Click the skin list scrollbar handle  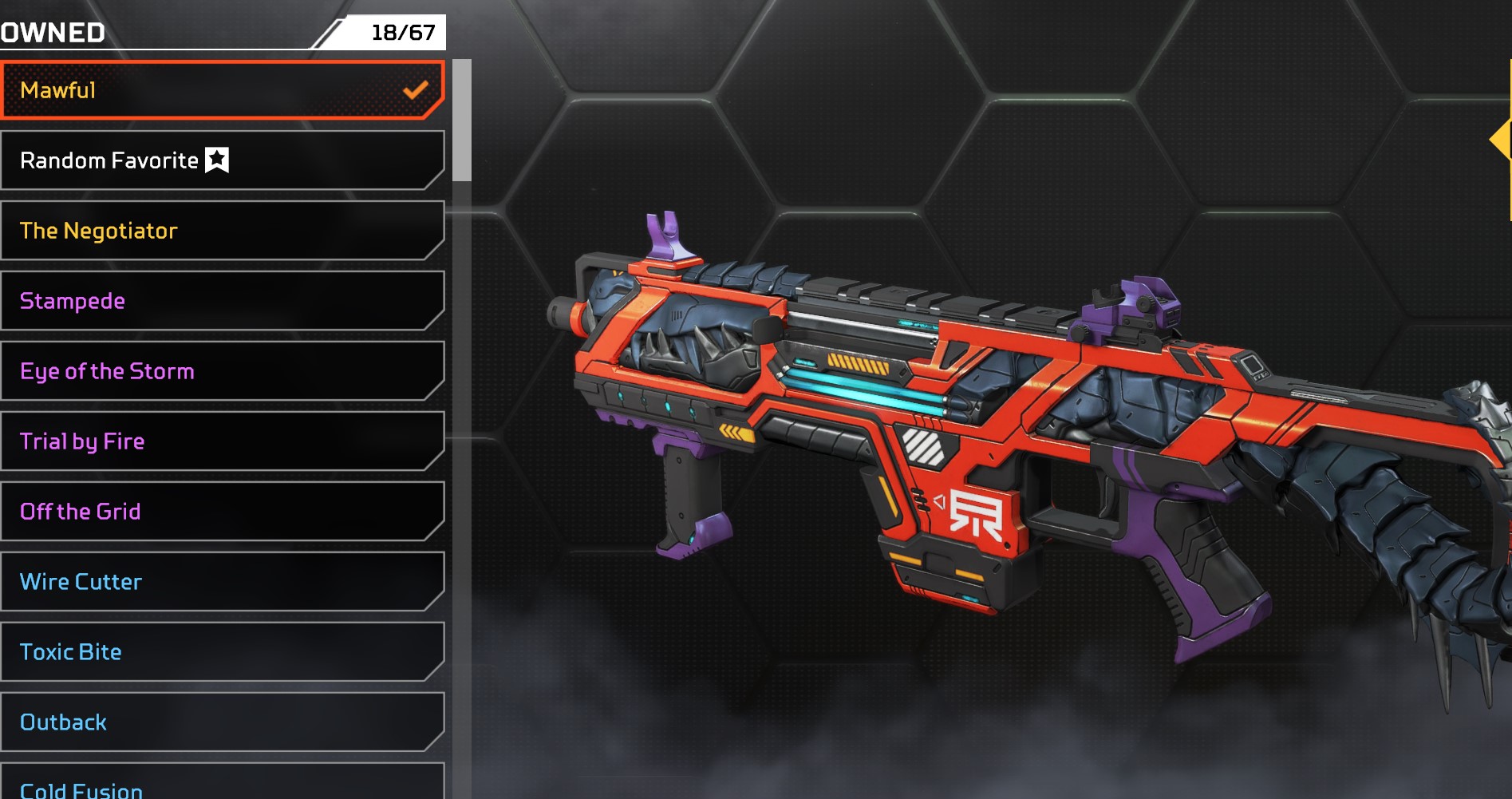[x=462, y=120]
